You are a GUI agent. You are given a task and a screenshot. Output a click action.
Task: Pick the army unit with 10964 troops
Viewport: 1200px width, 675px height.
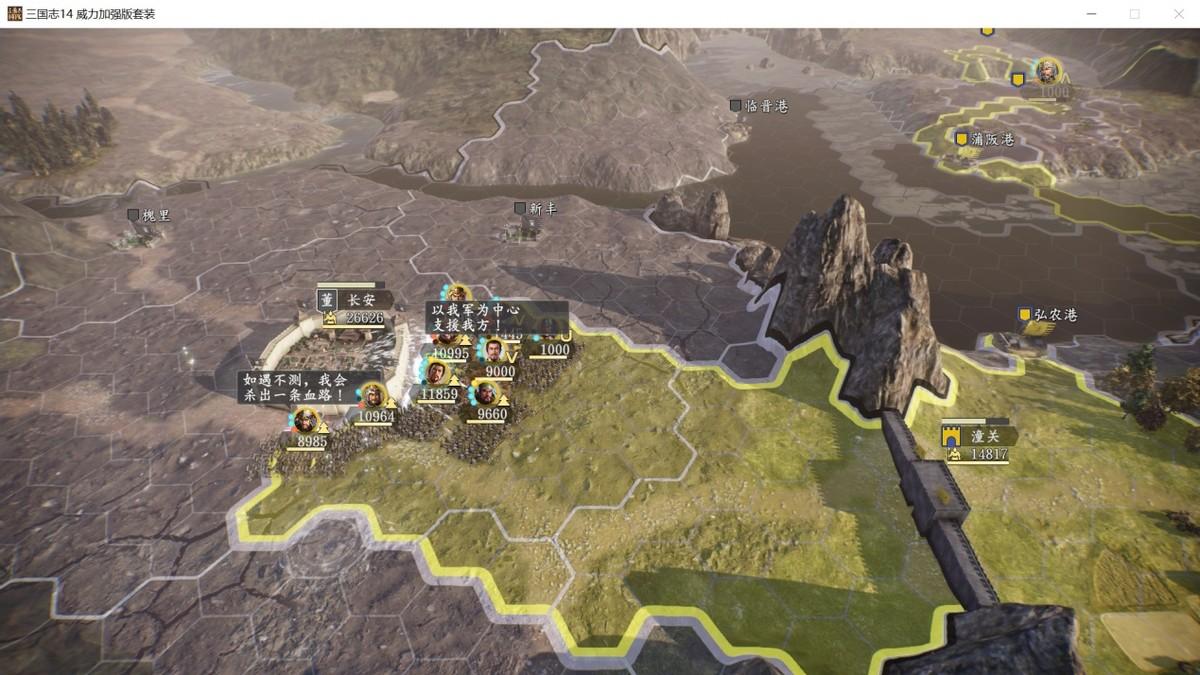pos(373,397)
